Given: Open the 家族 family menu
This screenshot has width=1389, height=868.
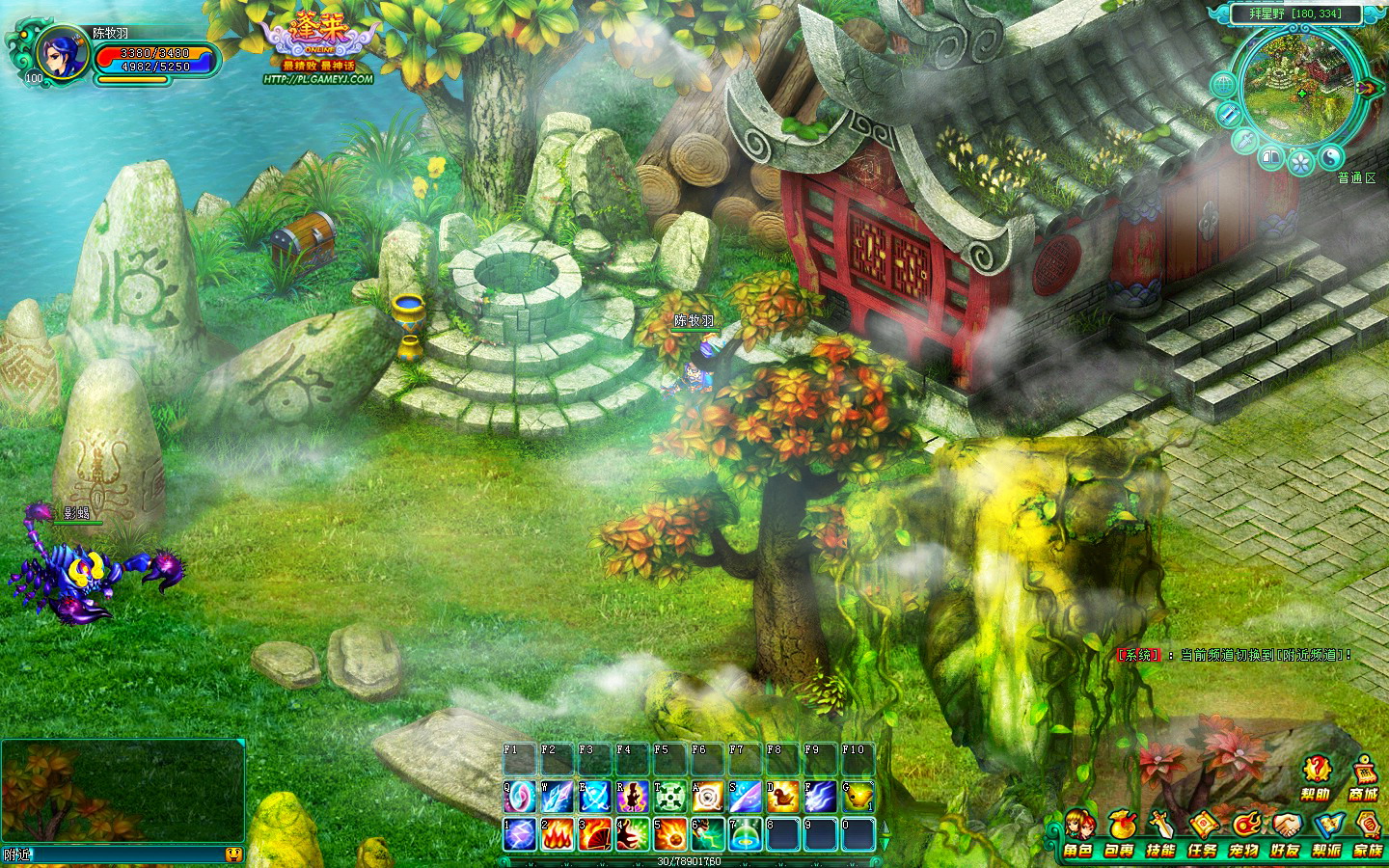Looking at the screenshot, I should pos(1369,835).
